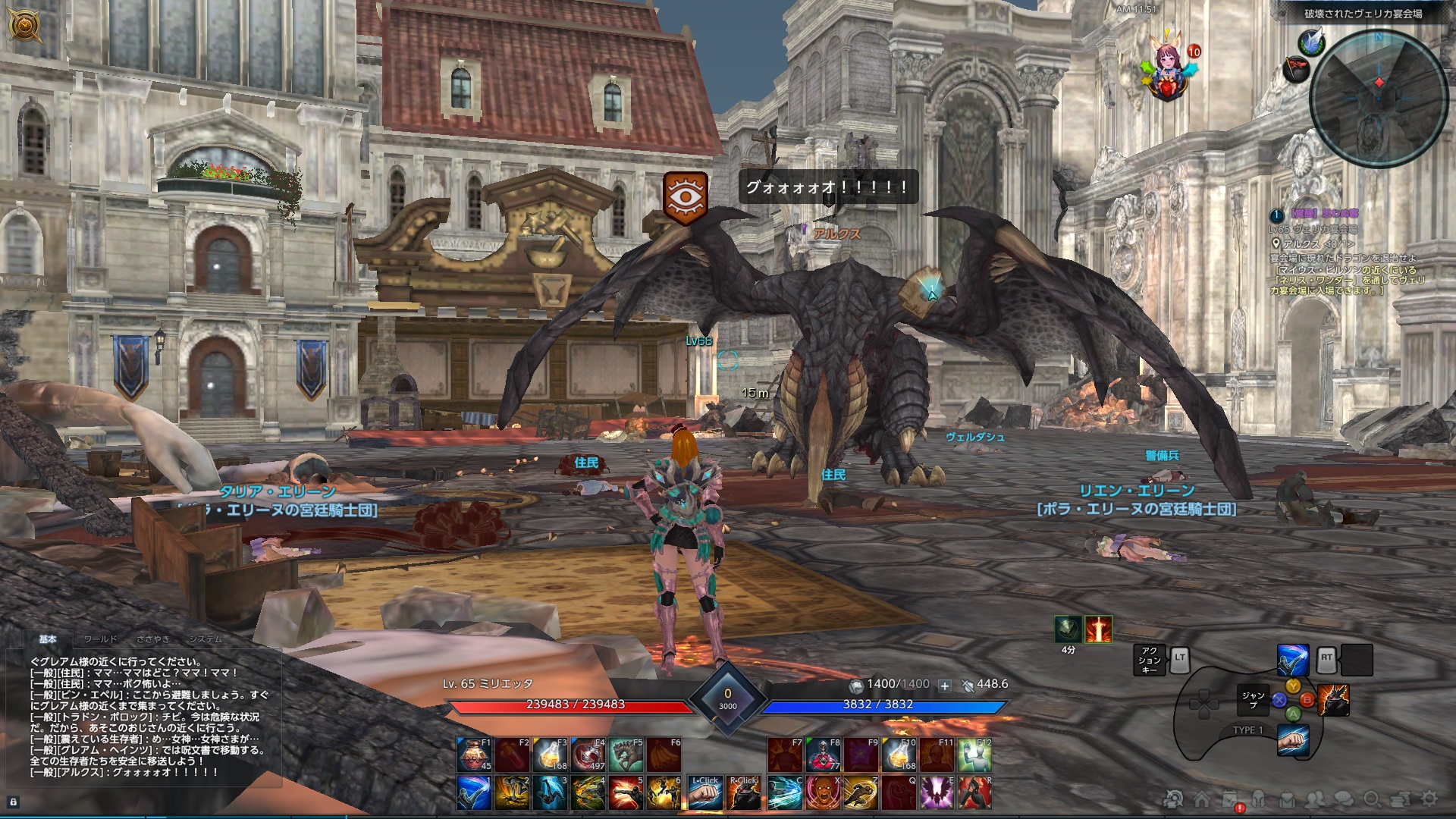1456x819 pixels.
Task: Click the helmet character info icon
Action: [x=1259, y=800]
